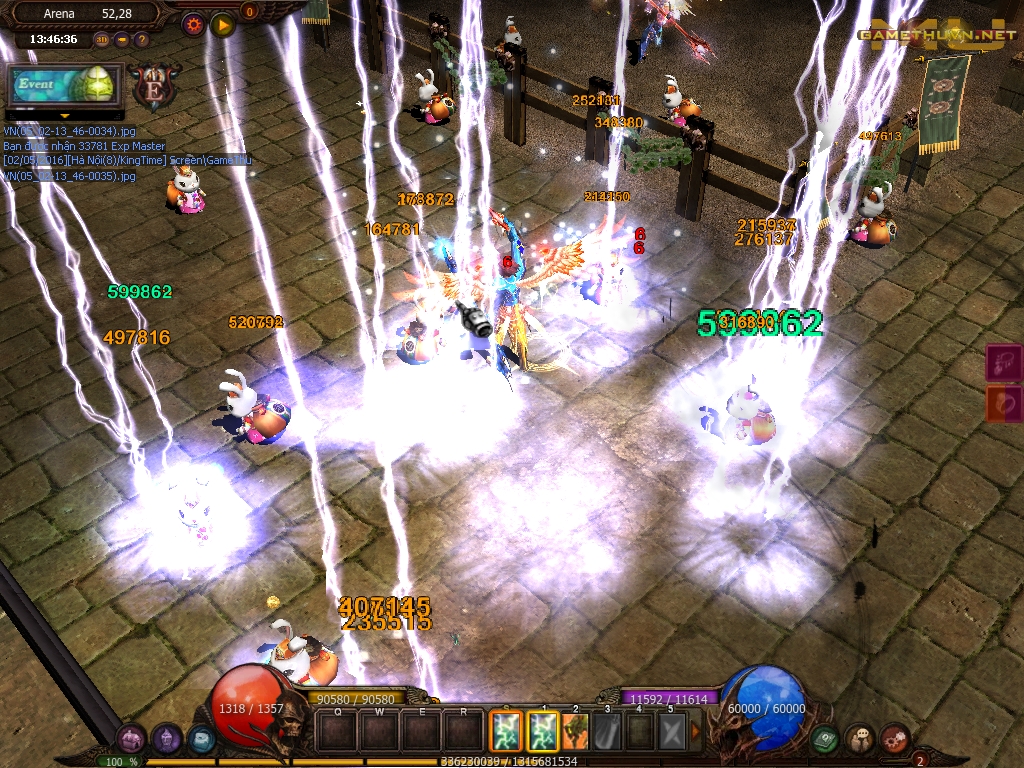The height and width of the screenshot is (768, 1024).
Task: Open the blue bag inventory icon
Action: [x=201, y=740]
